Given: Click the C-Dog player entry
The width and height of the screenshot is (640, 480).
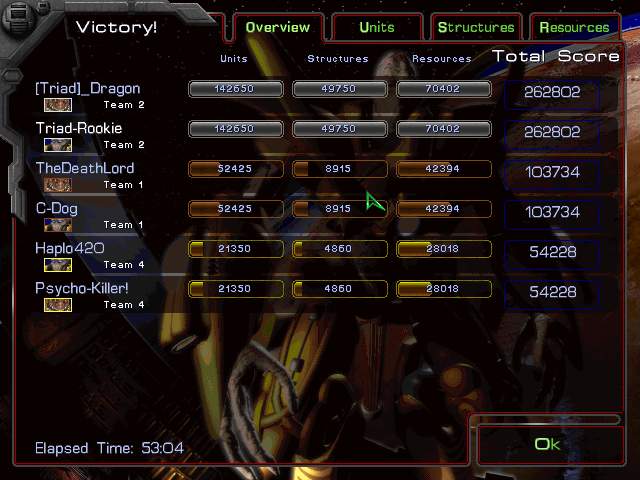Looking at the screenshot, I should (x=57, y=209).
